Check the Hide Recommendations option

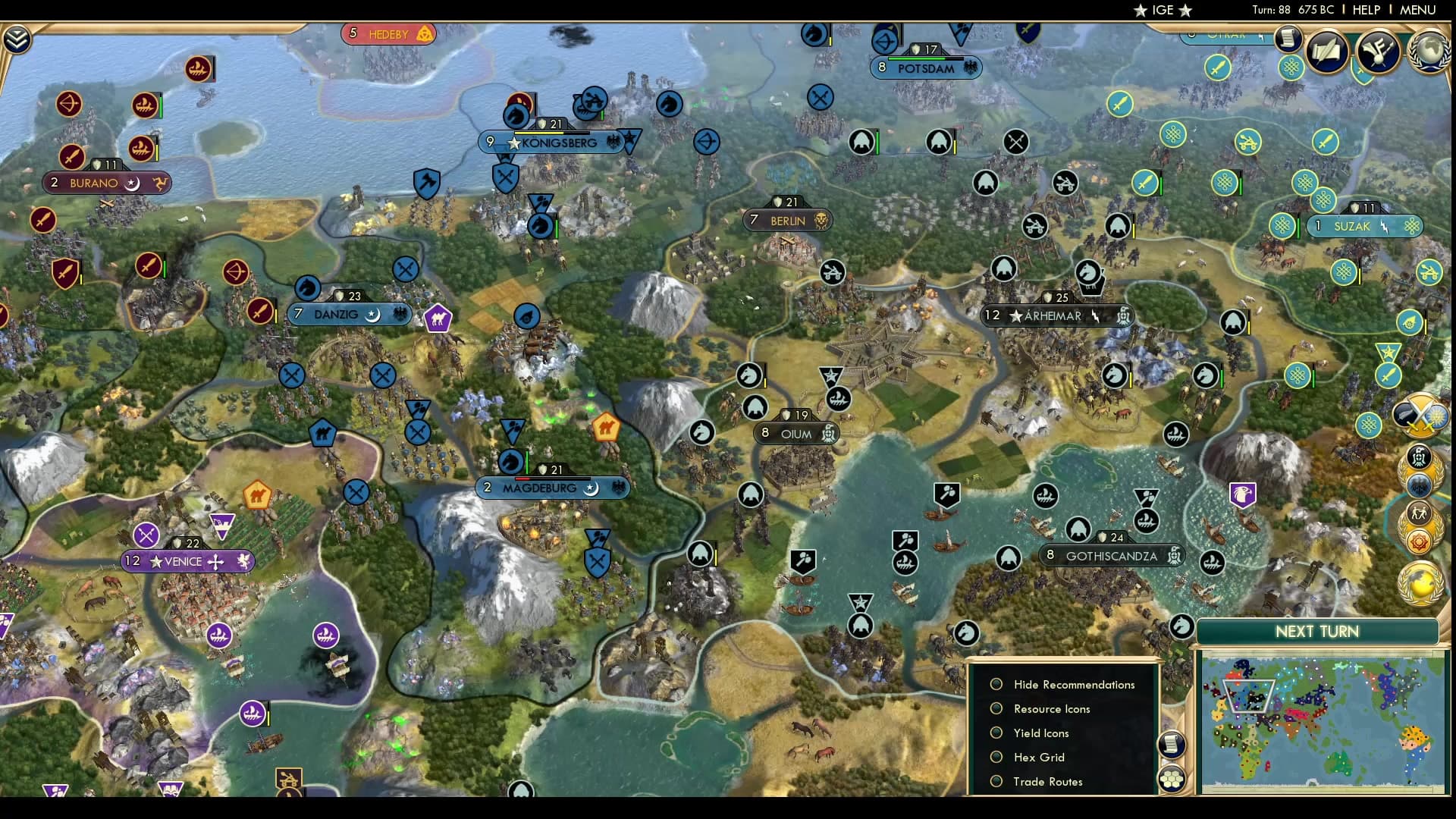(x=996, y=683)
